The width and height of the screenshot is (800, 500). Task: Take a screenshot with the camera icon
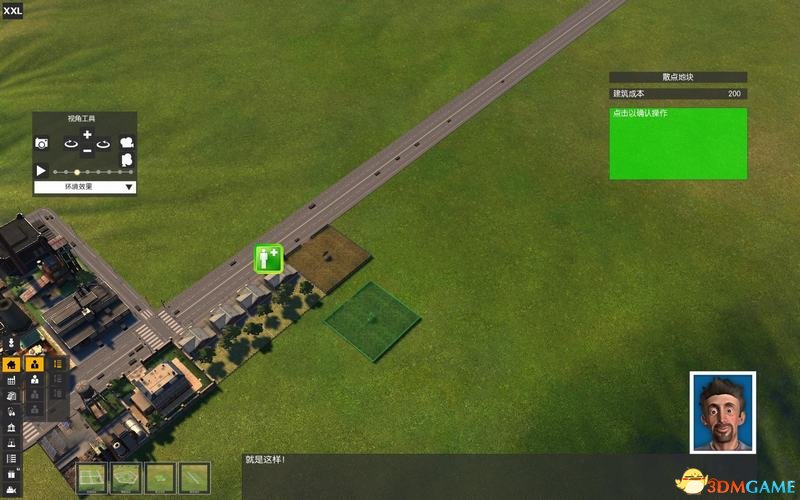coord(41,144)
